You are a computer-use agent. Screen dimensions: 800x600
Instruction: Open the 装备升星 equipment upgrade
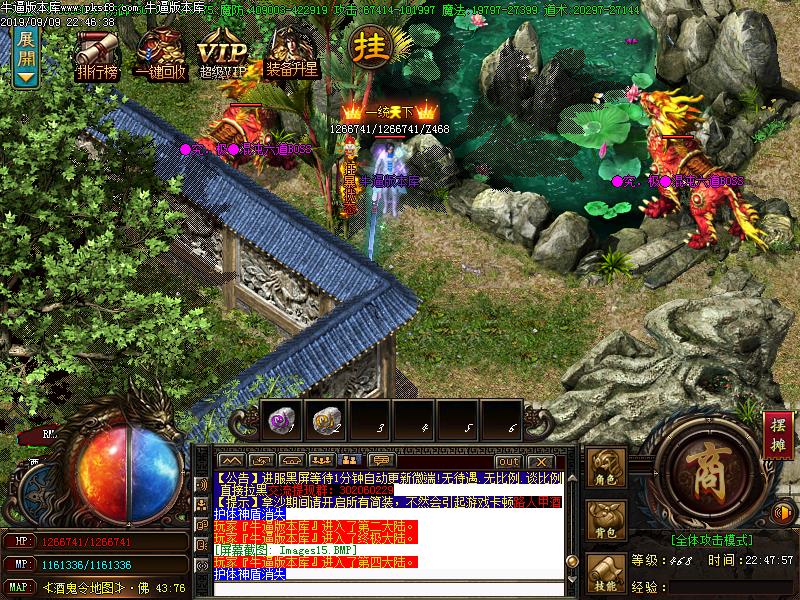(291, 56)
